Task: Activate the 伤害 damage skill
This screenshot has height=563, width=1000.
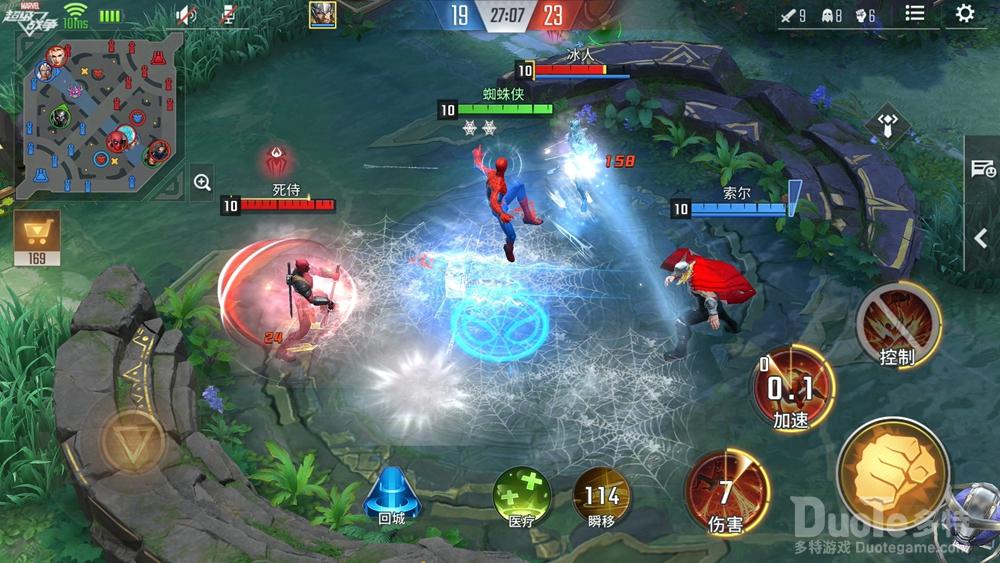Action: pyautogui.click(x=726, y=492)
